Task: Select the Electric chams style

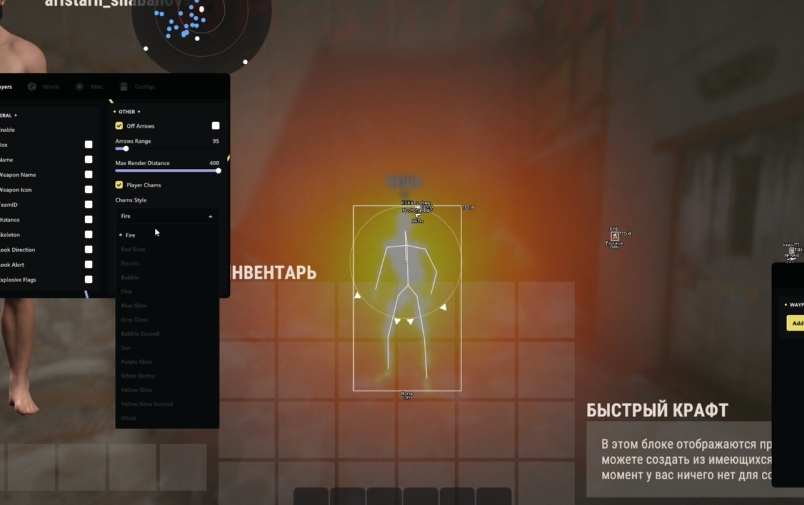Action: coord(131,263)
